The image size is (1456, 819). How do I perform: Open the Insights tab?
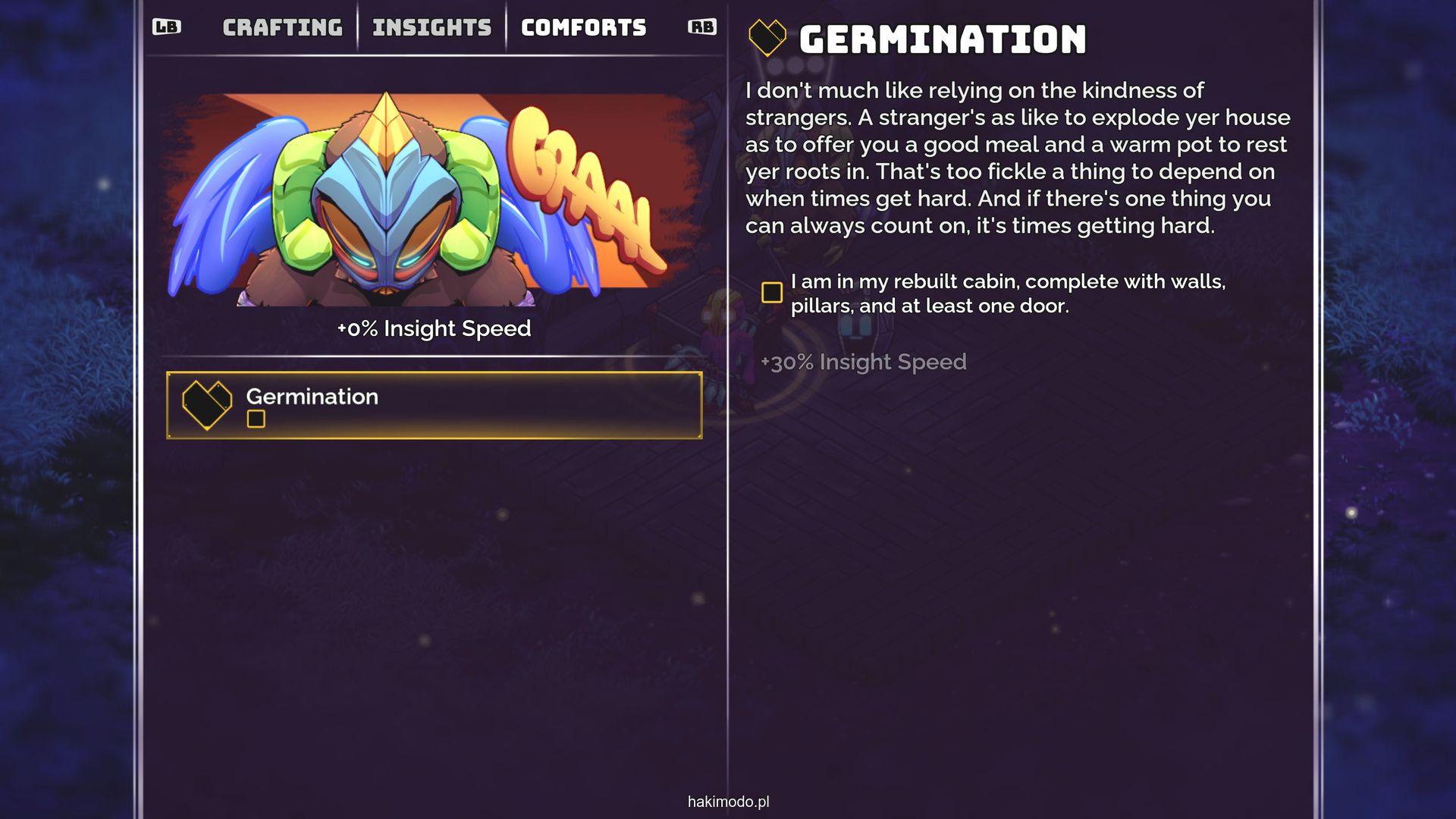tap(431, 28)
